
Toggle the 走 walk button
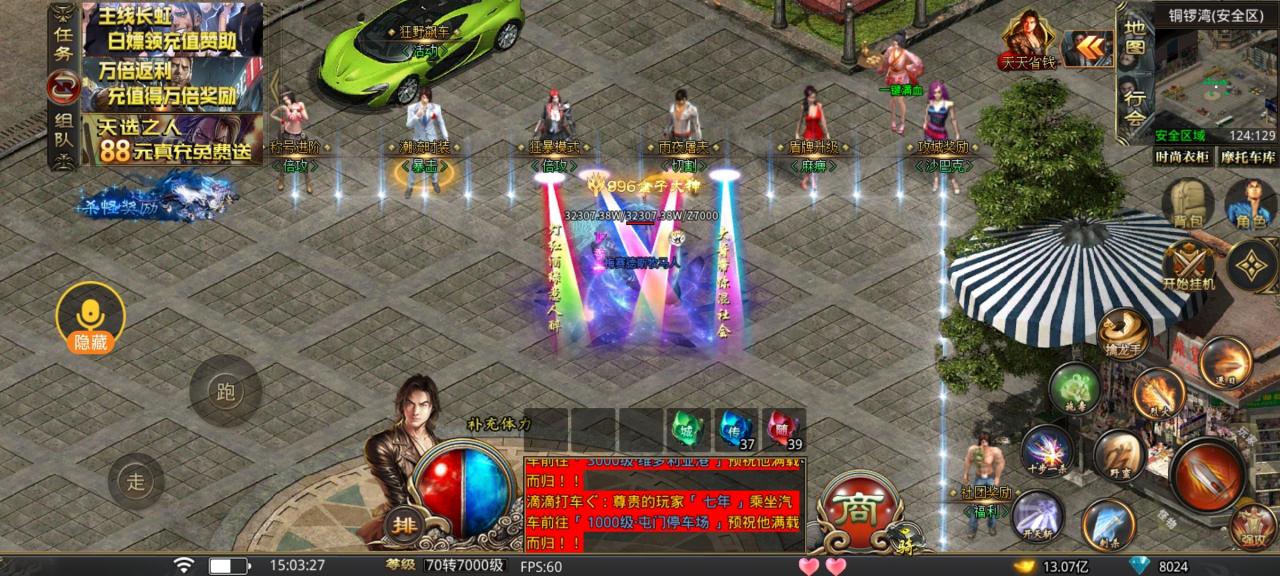[136, 481]
